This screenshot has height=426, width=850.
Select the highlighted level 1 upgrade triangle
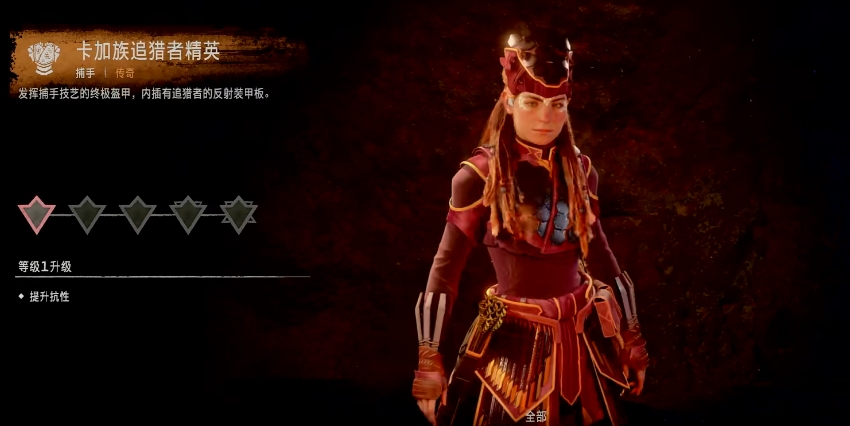coord(37,212)
